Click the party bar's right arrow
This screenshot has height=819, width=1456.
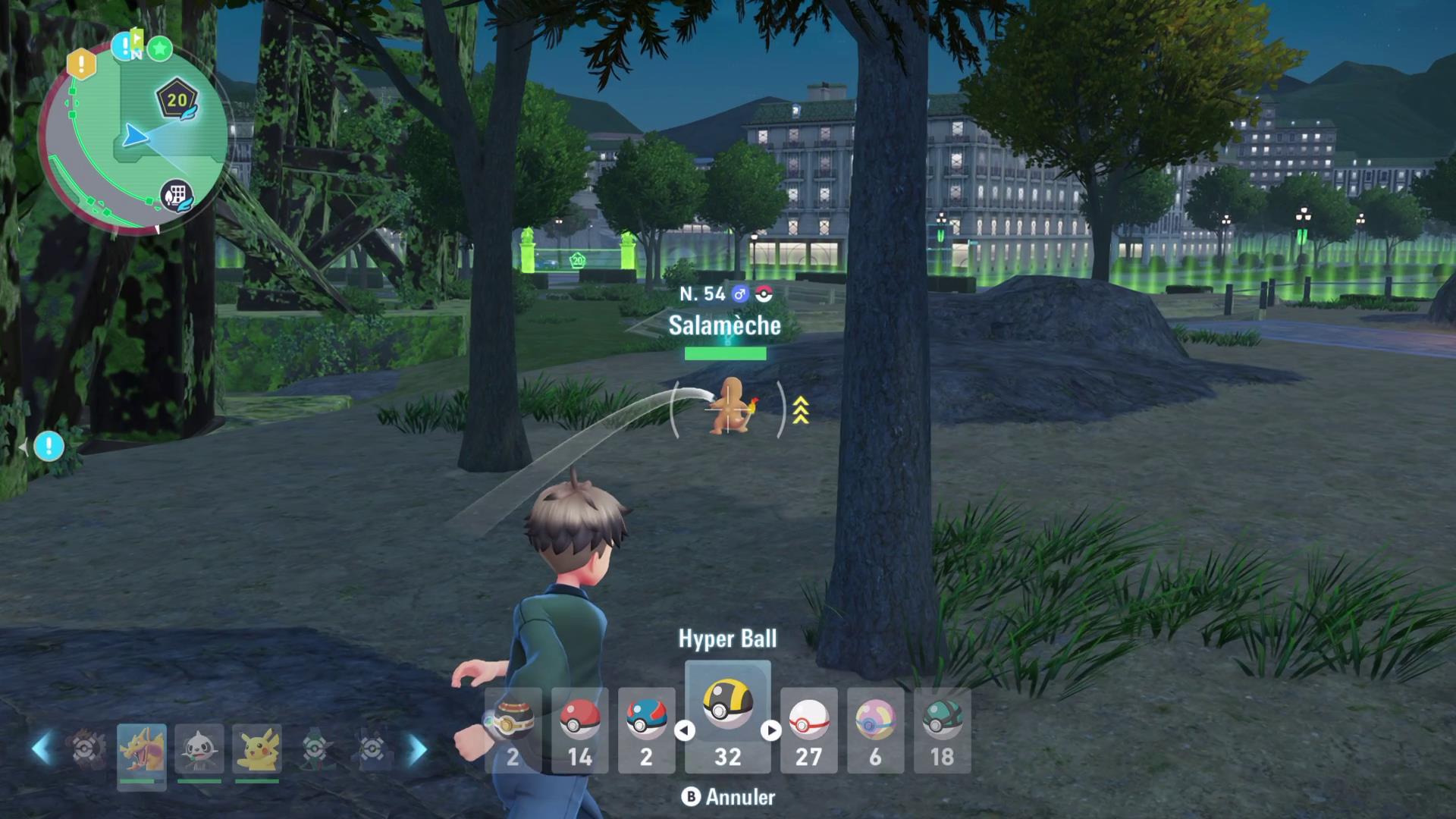pyautogui.click(x=417, y=748)
